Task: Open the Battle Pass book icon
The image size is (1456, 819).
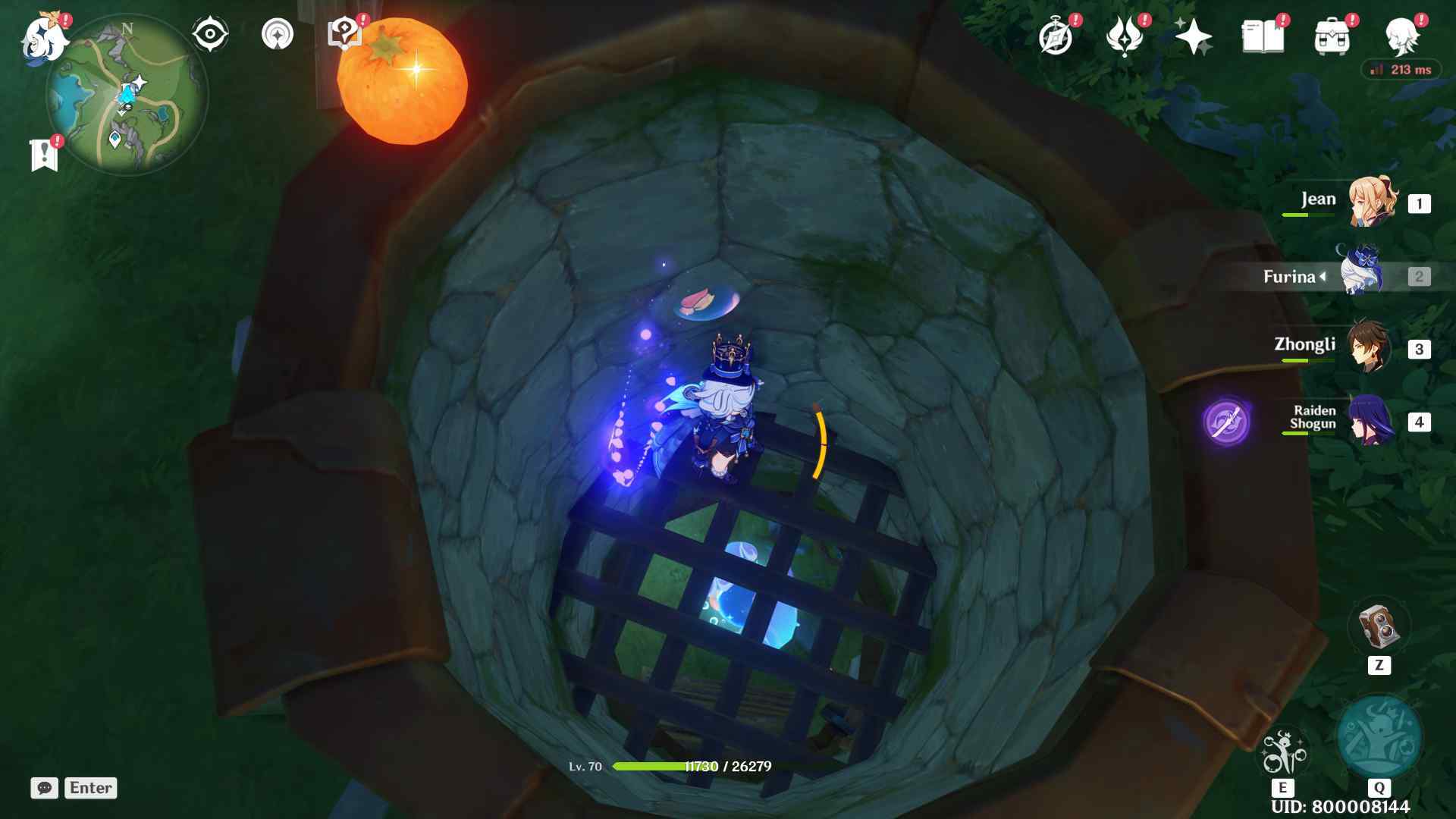Action: pos(1263,36)
